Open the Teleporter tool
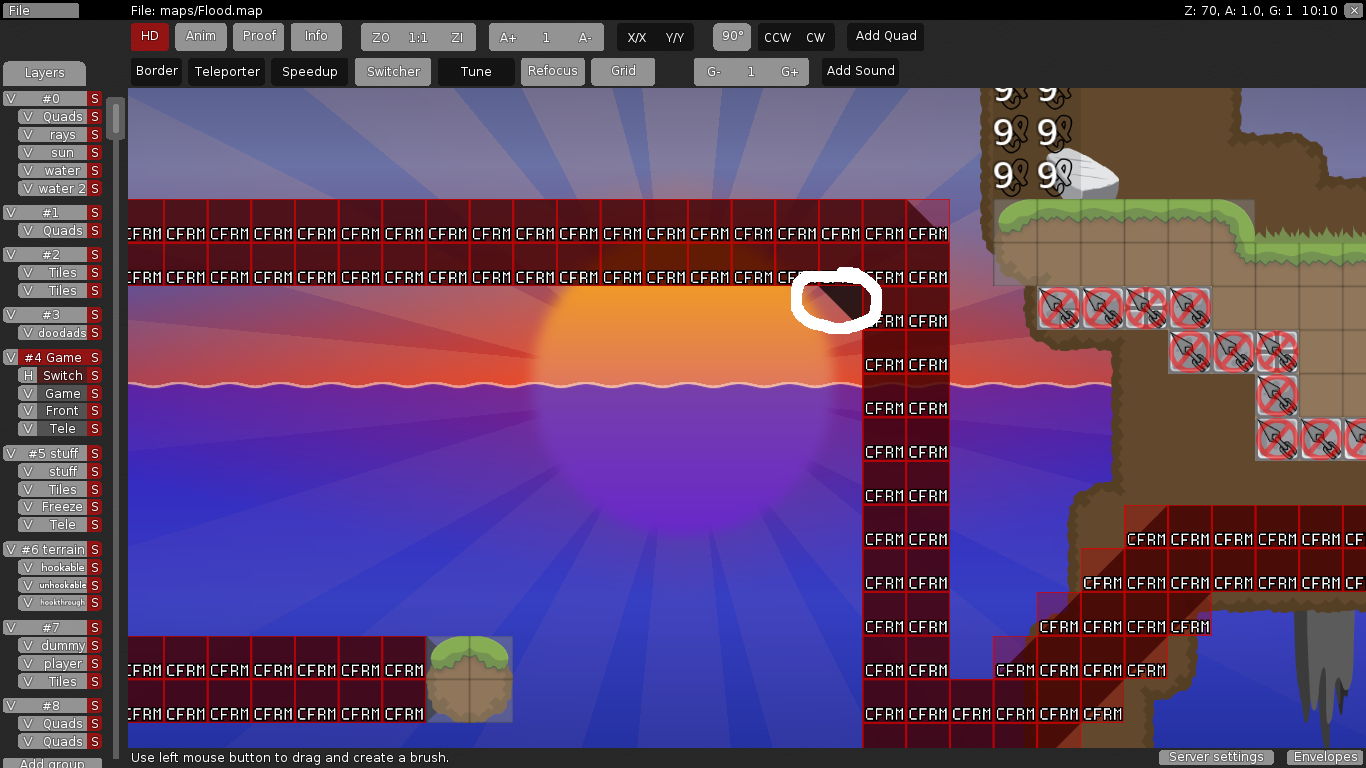 pyautogui.click(x=227, y=72)
